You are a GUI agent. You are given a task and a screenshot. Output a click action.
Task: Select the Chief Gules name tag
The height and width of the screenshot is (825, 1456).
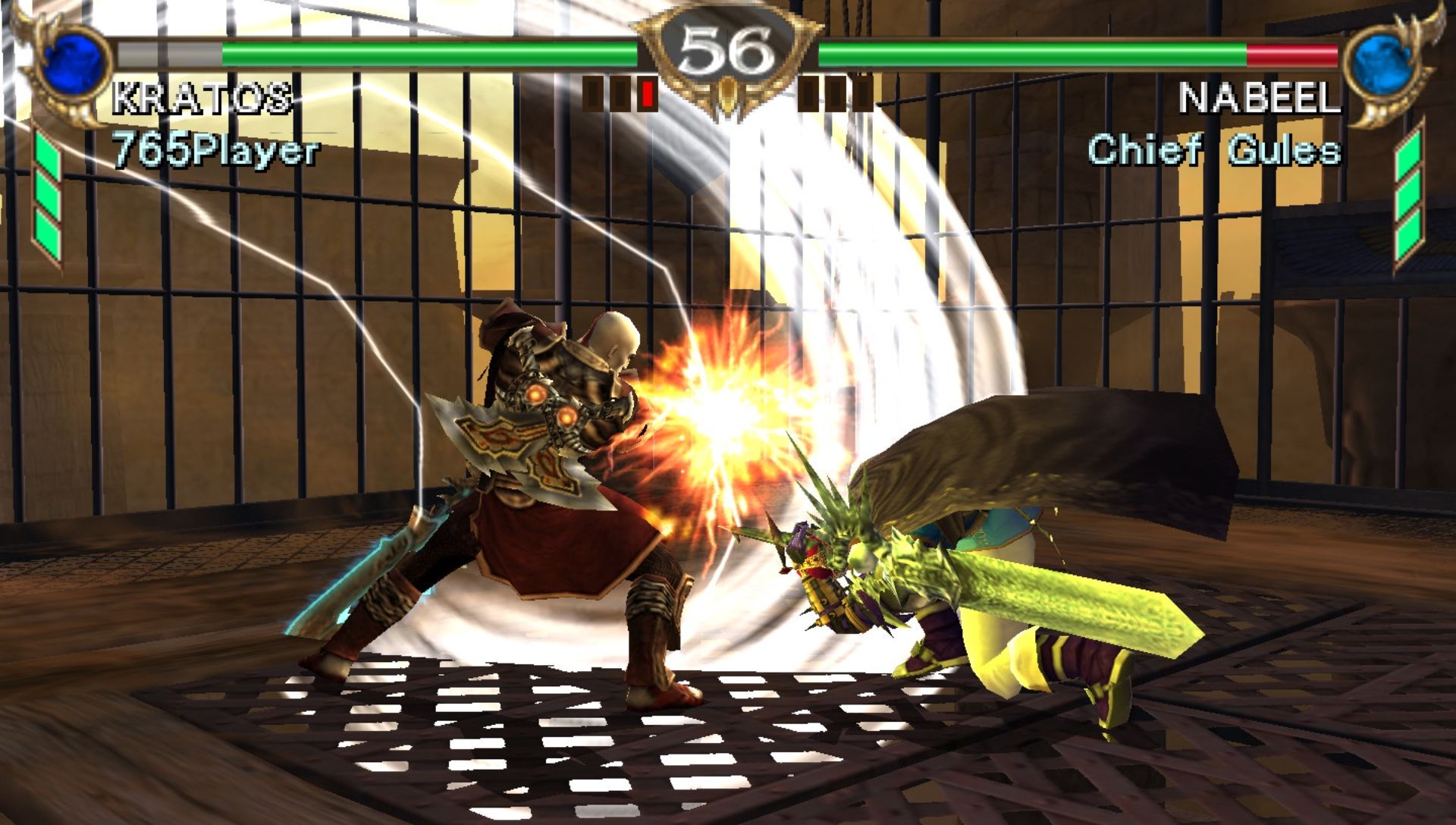(1213, 150)
